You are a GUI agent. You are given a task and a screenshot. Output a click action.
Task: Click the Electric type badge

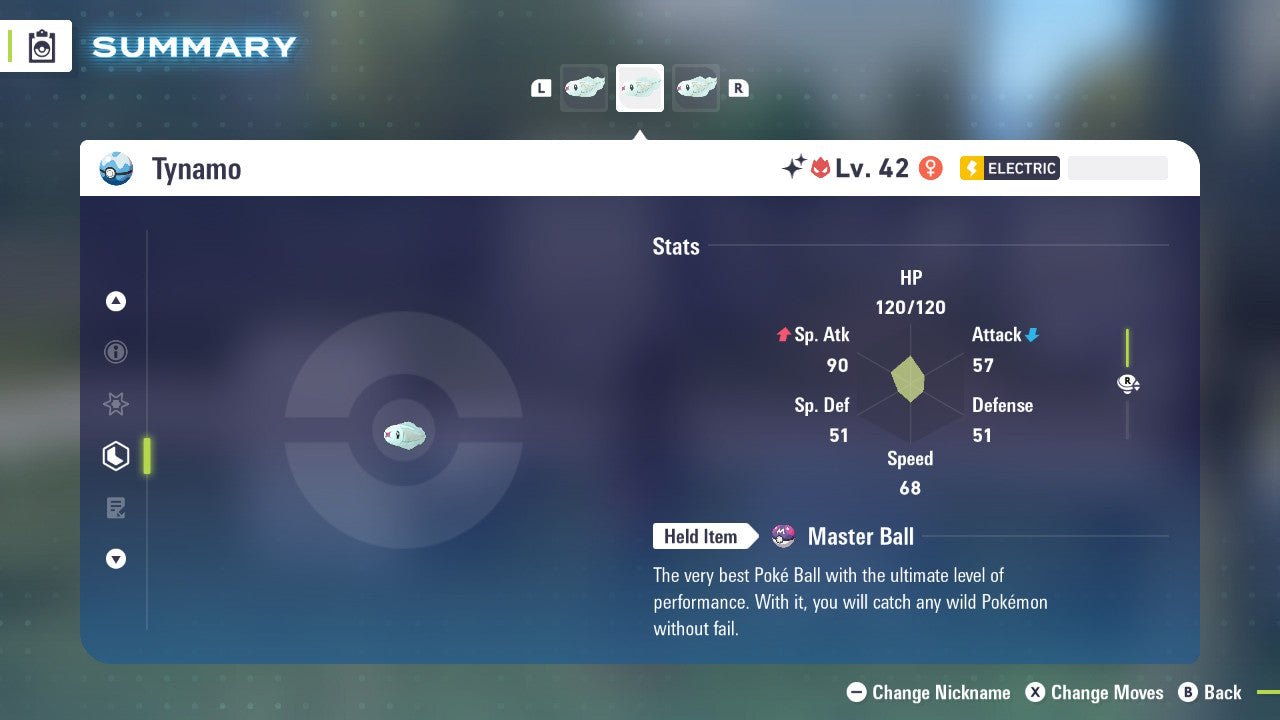pyautogui.click(x=1009, y=168)
